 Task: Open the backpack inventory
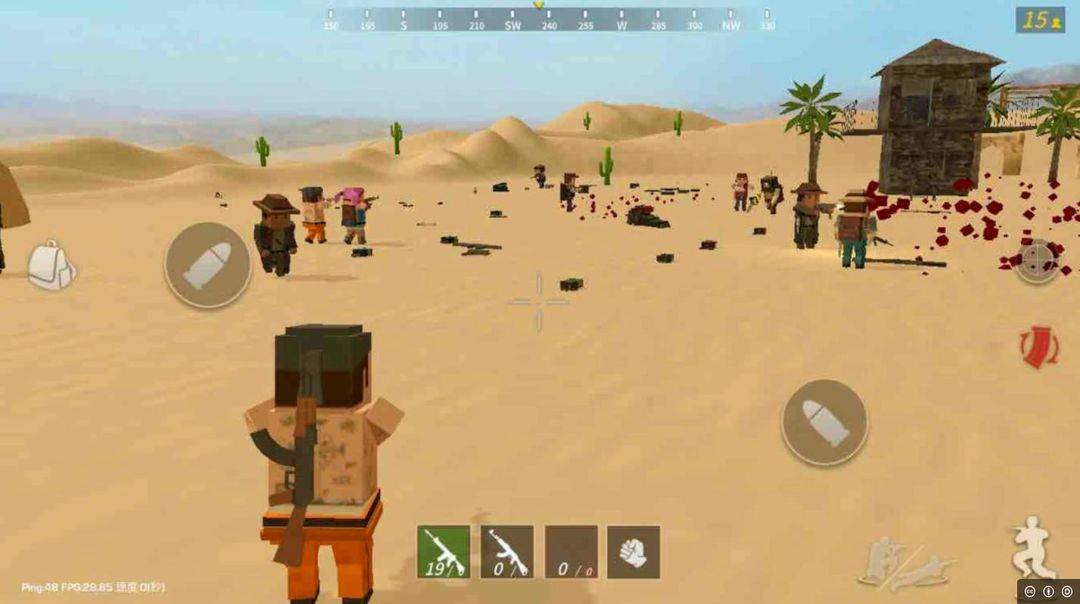[x=50, y=265]
